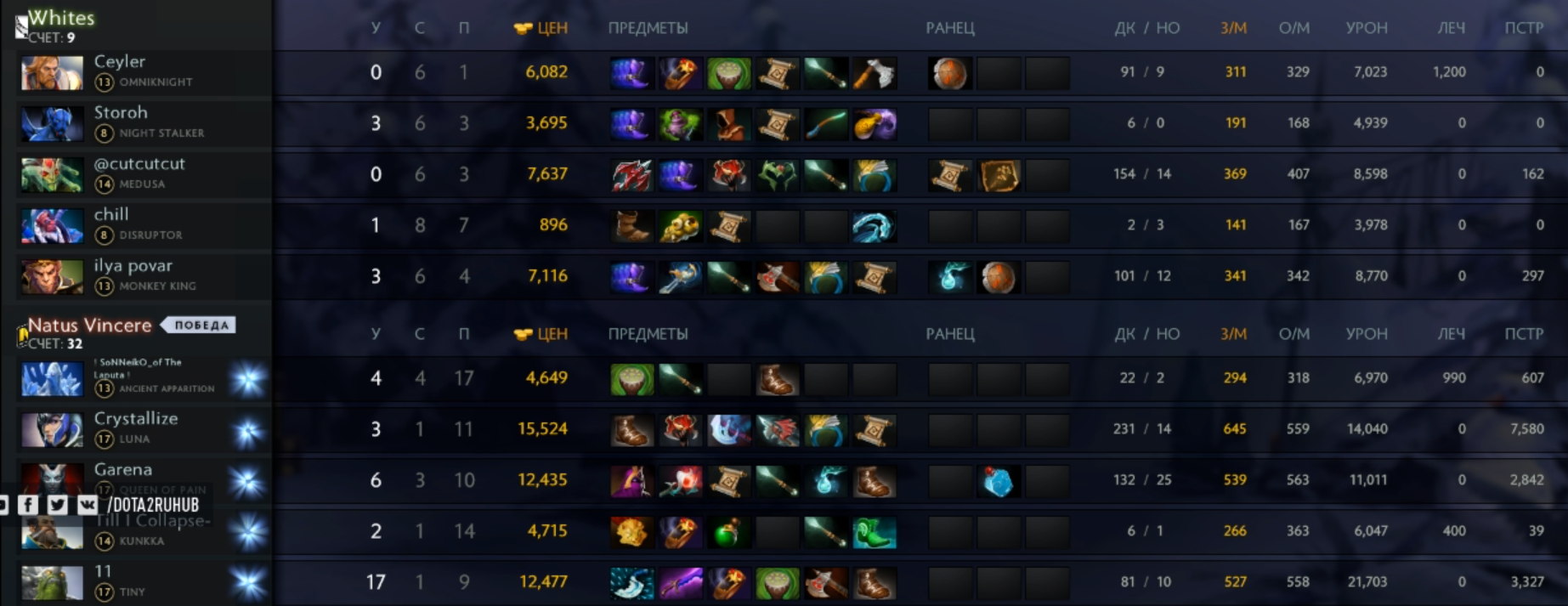Click the round shield in Ceyler's backpack

click(x=949, y=74)
